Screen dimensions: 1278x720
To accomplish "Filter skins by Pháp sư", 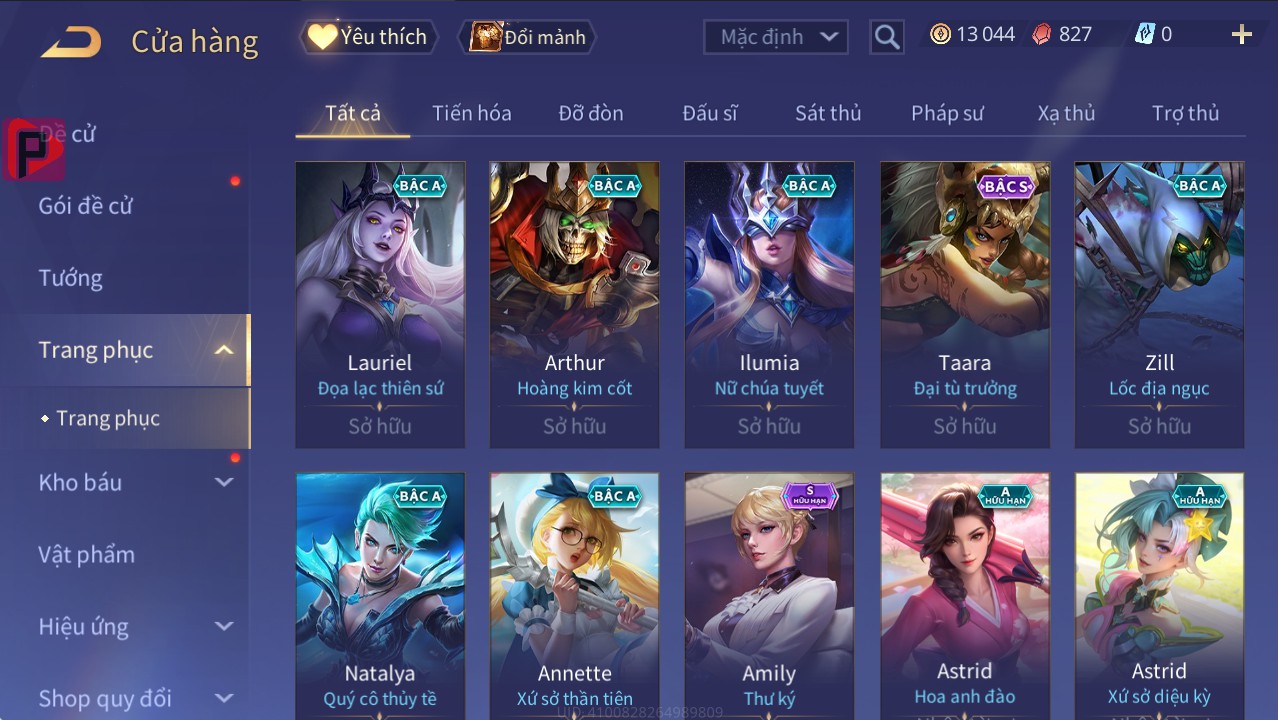I will point(947,113).
